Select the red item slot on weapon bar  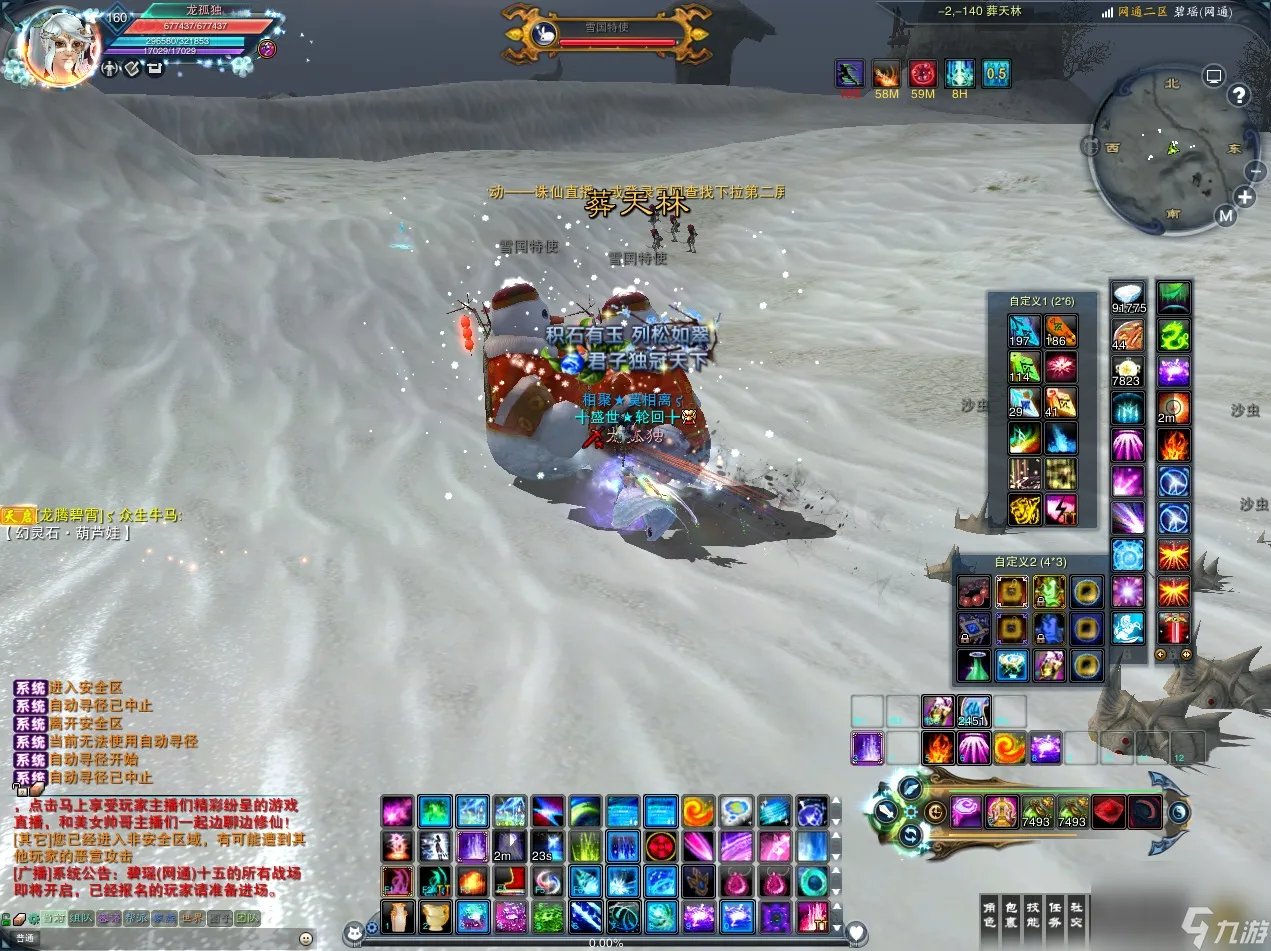(1107, 811)
